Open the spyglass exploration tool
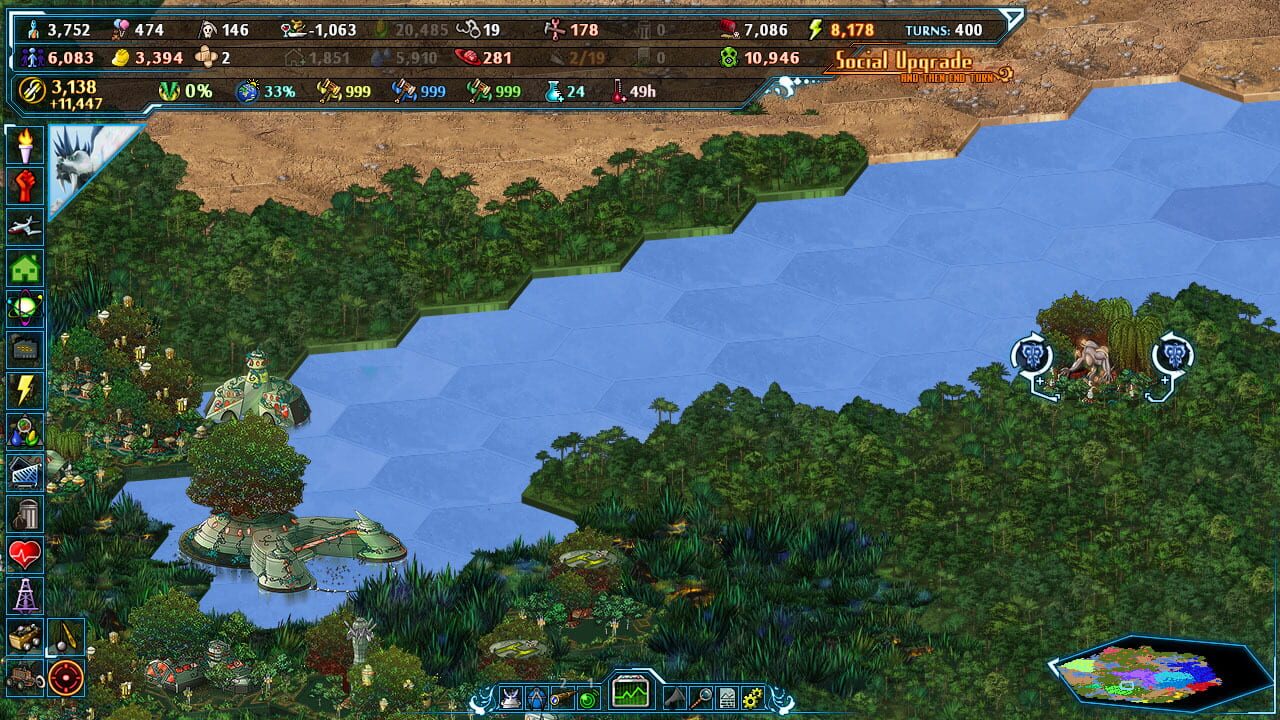This screenshot has width=1280, height=720. coord(563,696)
